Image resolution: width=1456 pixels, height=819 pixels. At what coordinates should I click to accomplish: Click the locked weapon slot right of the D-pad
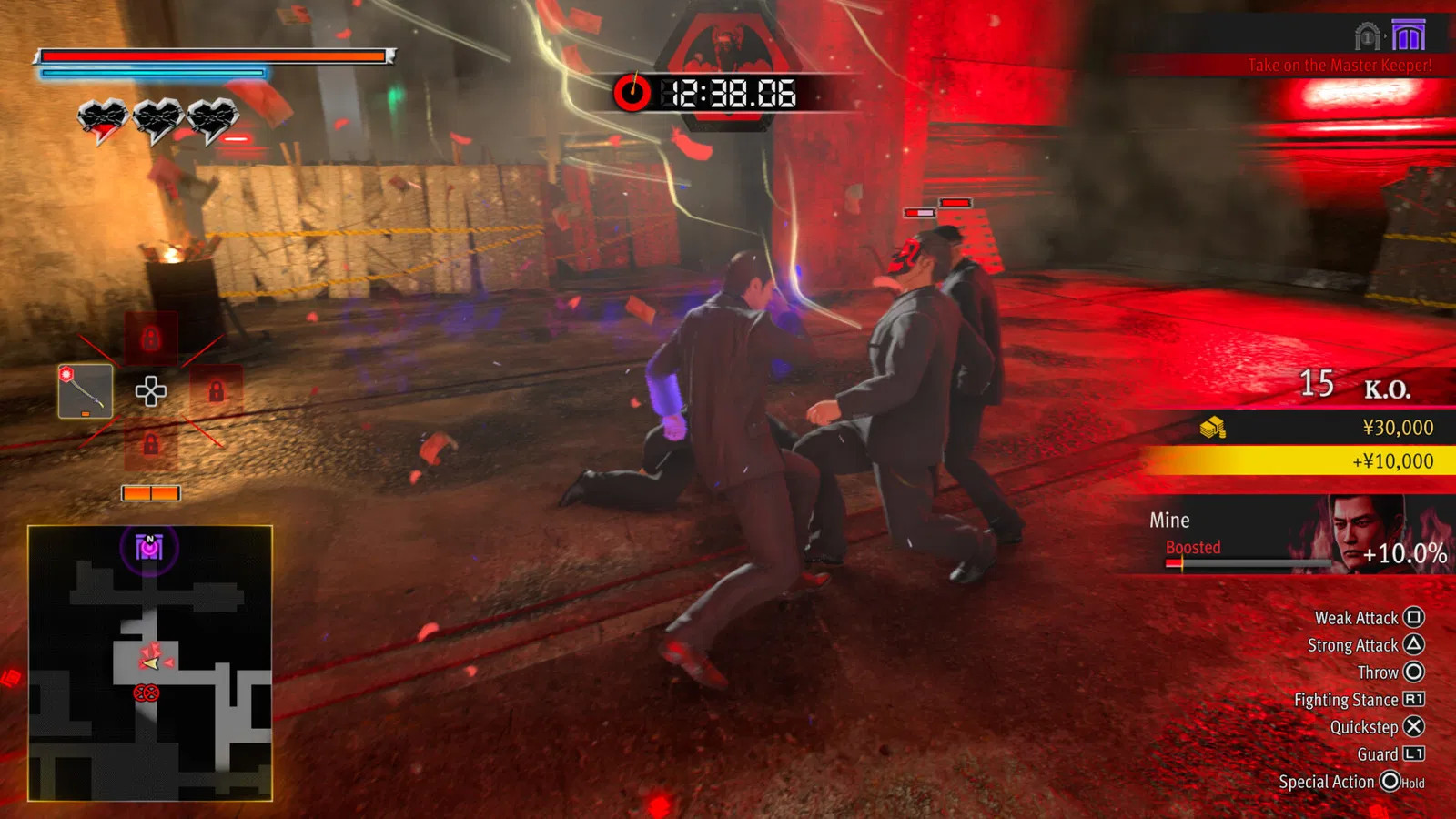[217, 389]
